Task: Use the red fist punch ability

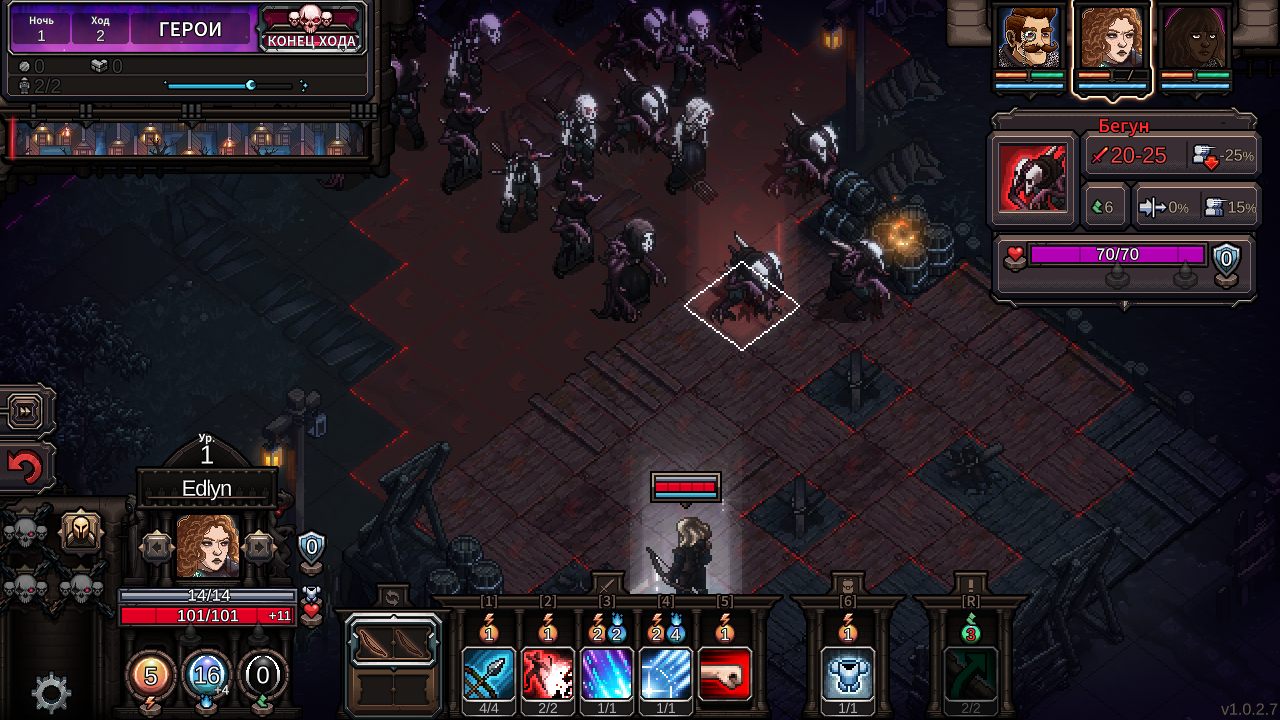Action: pos(725,674)
